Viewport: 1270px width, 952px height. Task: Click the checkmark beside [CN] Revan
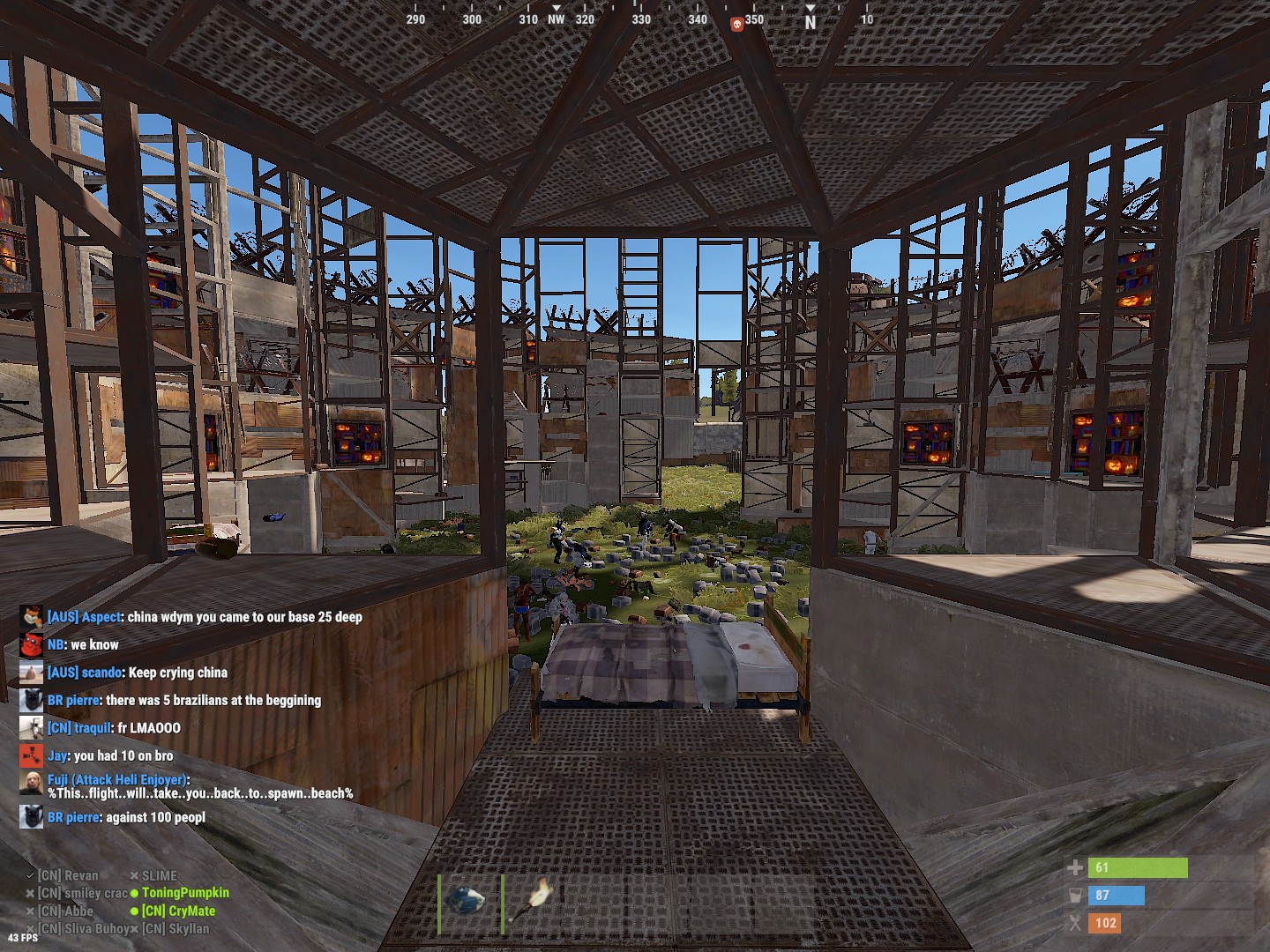click(x=29, y=875)
